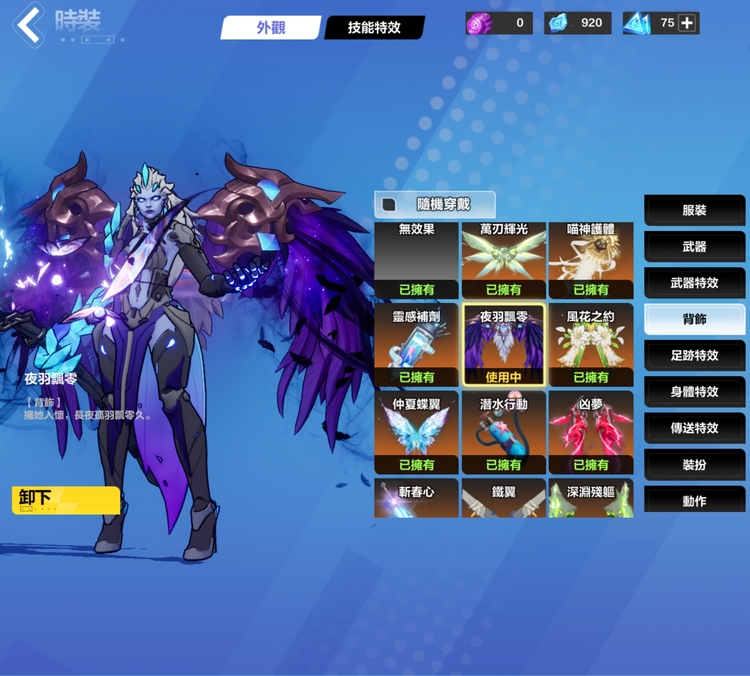The width and height of the screenshot is (750, 676).
Task: Show the 傳送特效 category
Action: pos(694,428)
